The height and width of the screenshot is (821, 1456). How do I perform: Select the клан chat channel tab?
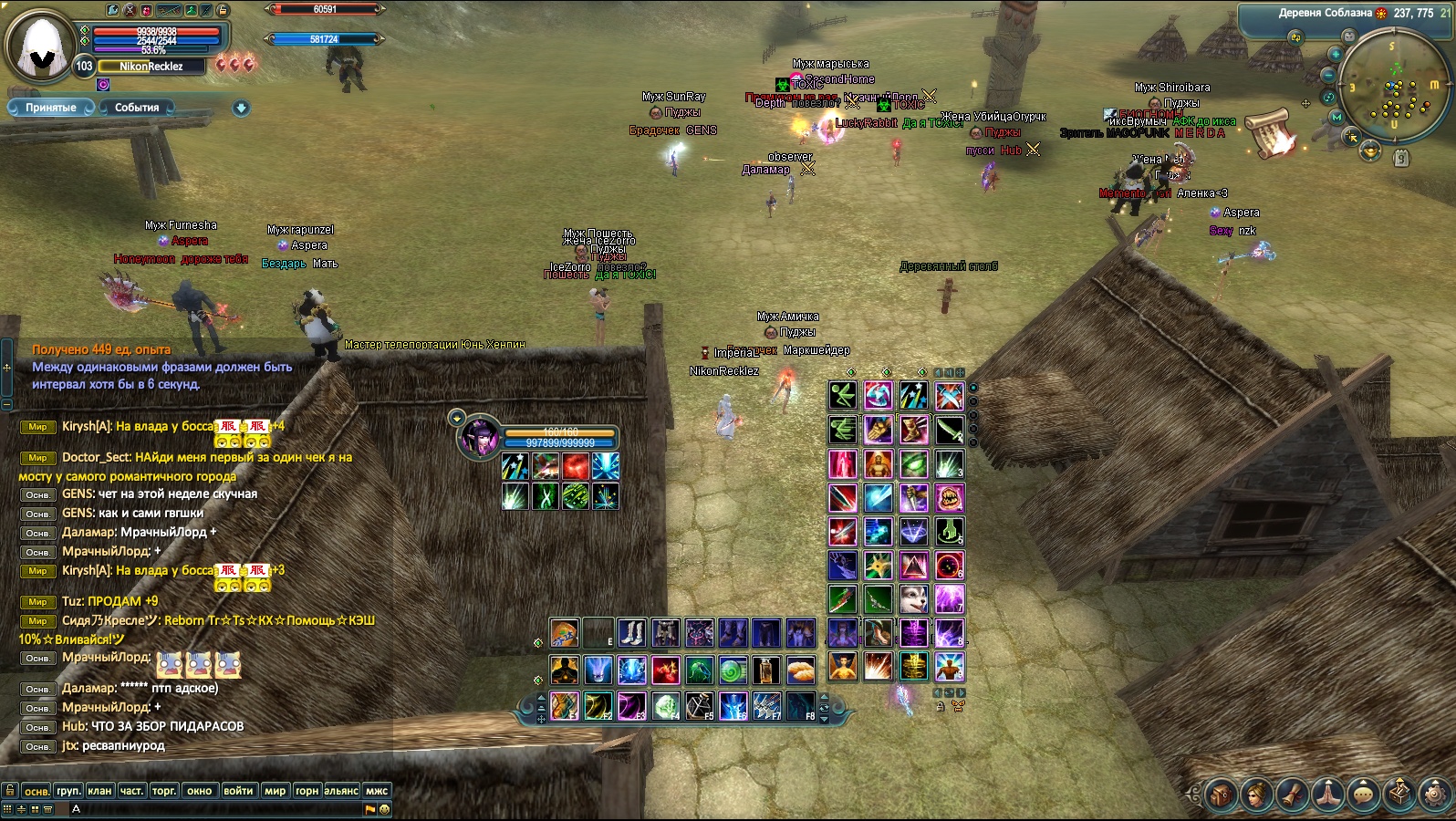click(100, 791)
